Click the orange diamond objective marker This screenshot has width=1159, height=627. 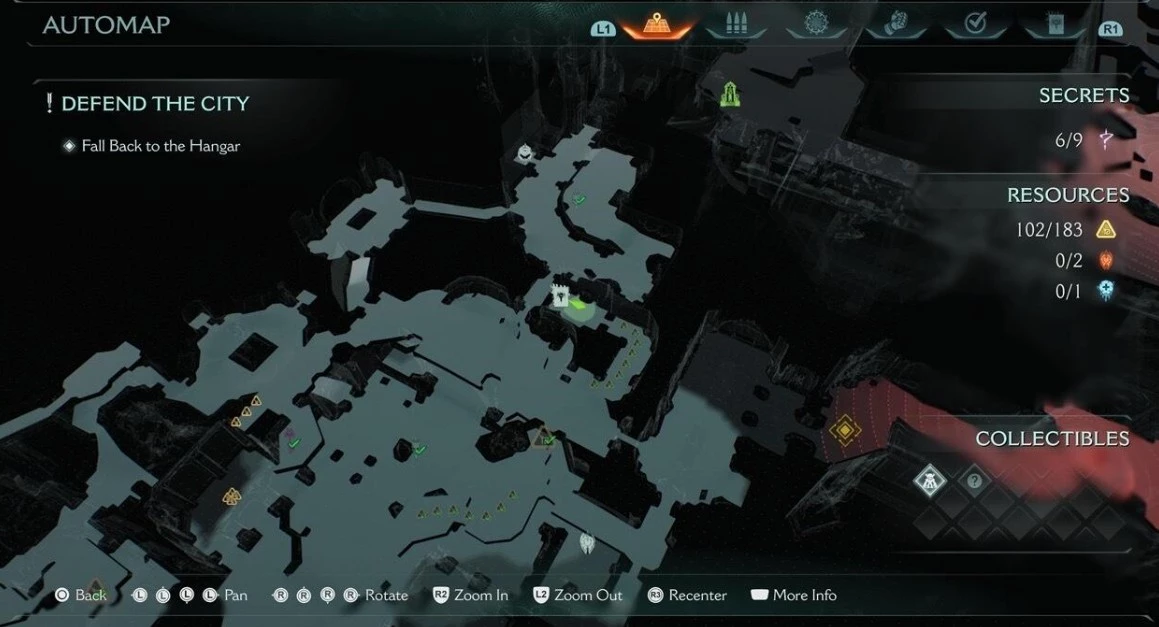[x=845, y=431]
